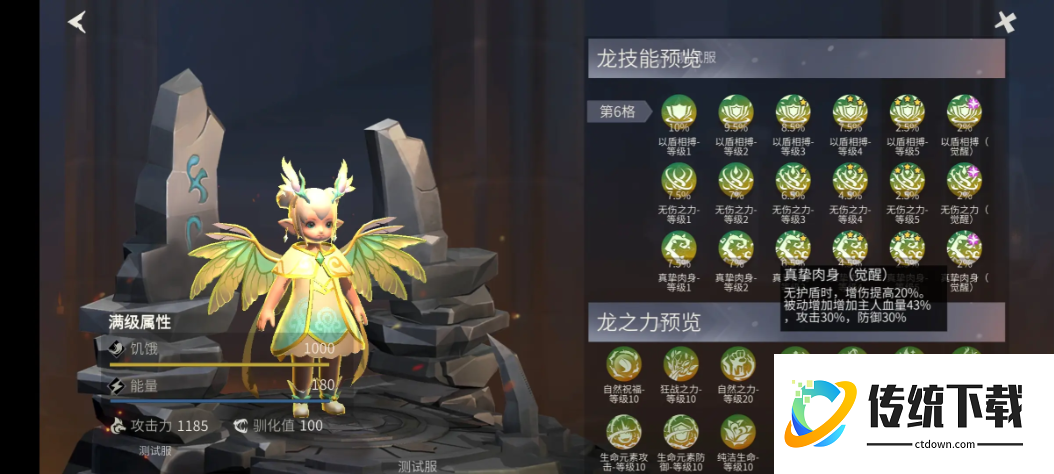Select 真挚肉身 等级1 skill icon
The width and height of the screenshot is (1054, 474).
click(679, 248)
